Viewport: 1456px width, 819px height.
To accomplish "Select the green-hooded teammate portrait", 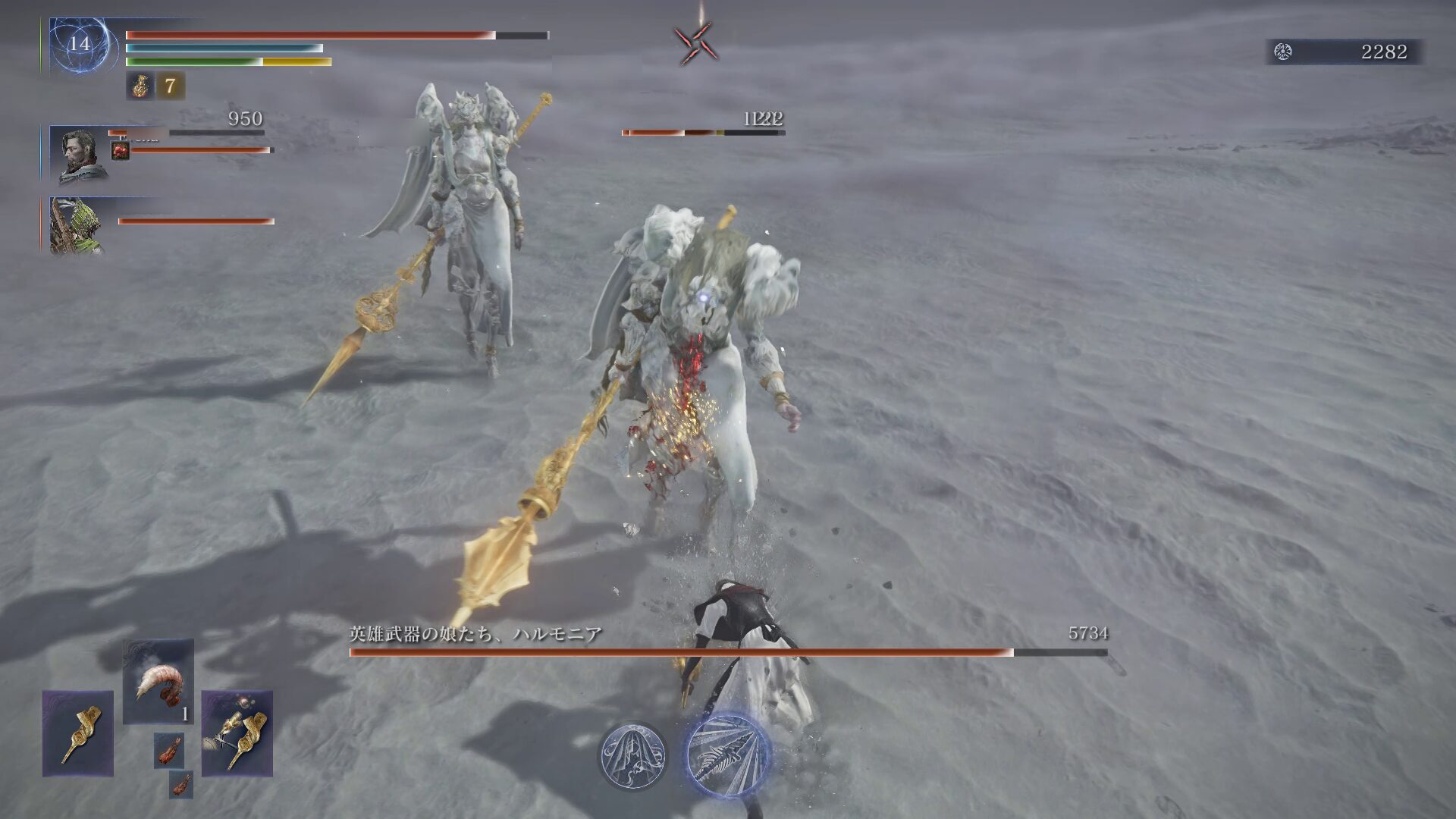I will [x=76, y=226].
